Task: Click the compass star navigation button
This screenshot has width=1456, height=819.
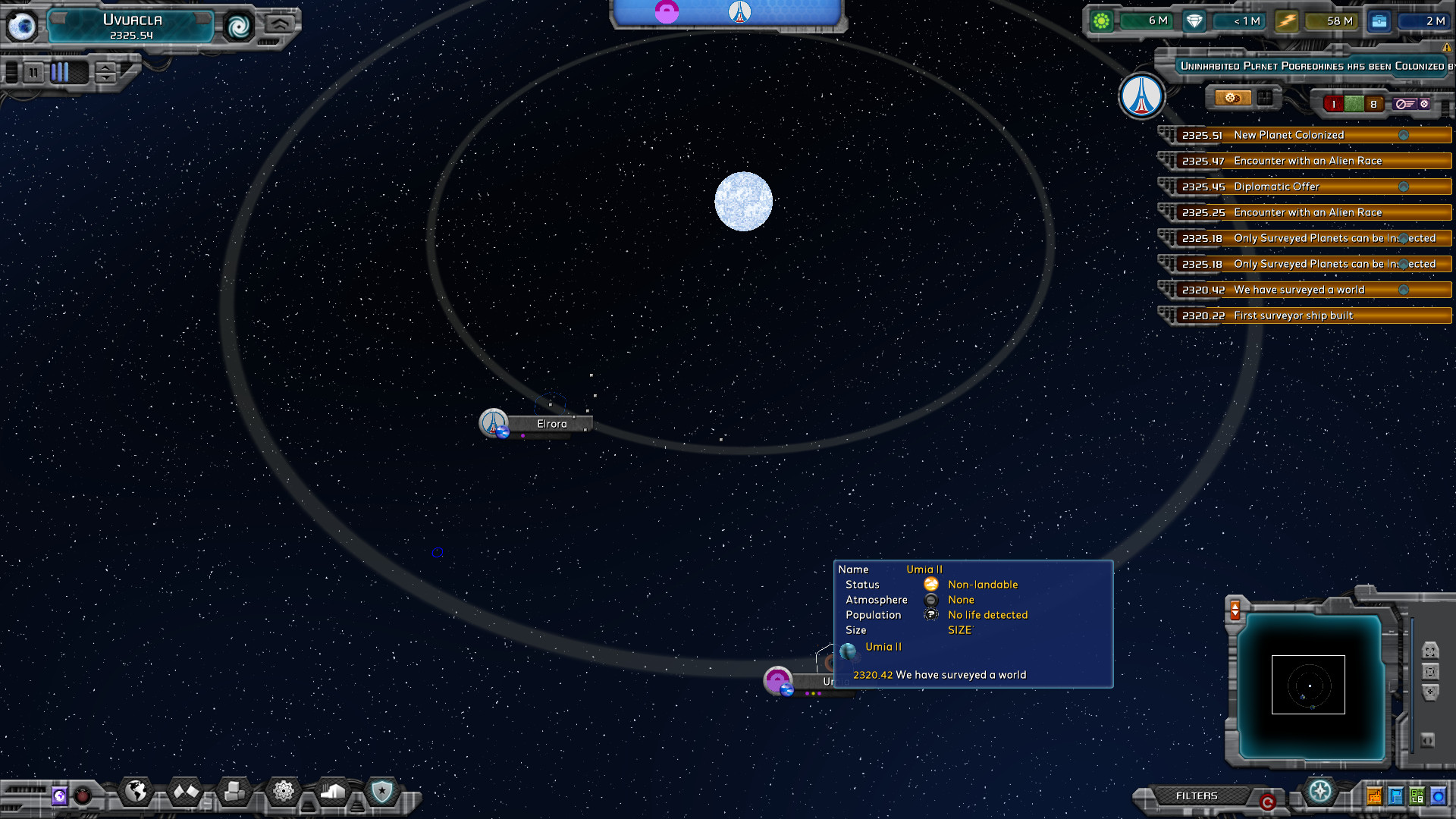Action: [x=1320, y=792]
